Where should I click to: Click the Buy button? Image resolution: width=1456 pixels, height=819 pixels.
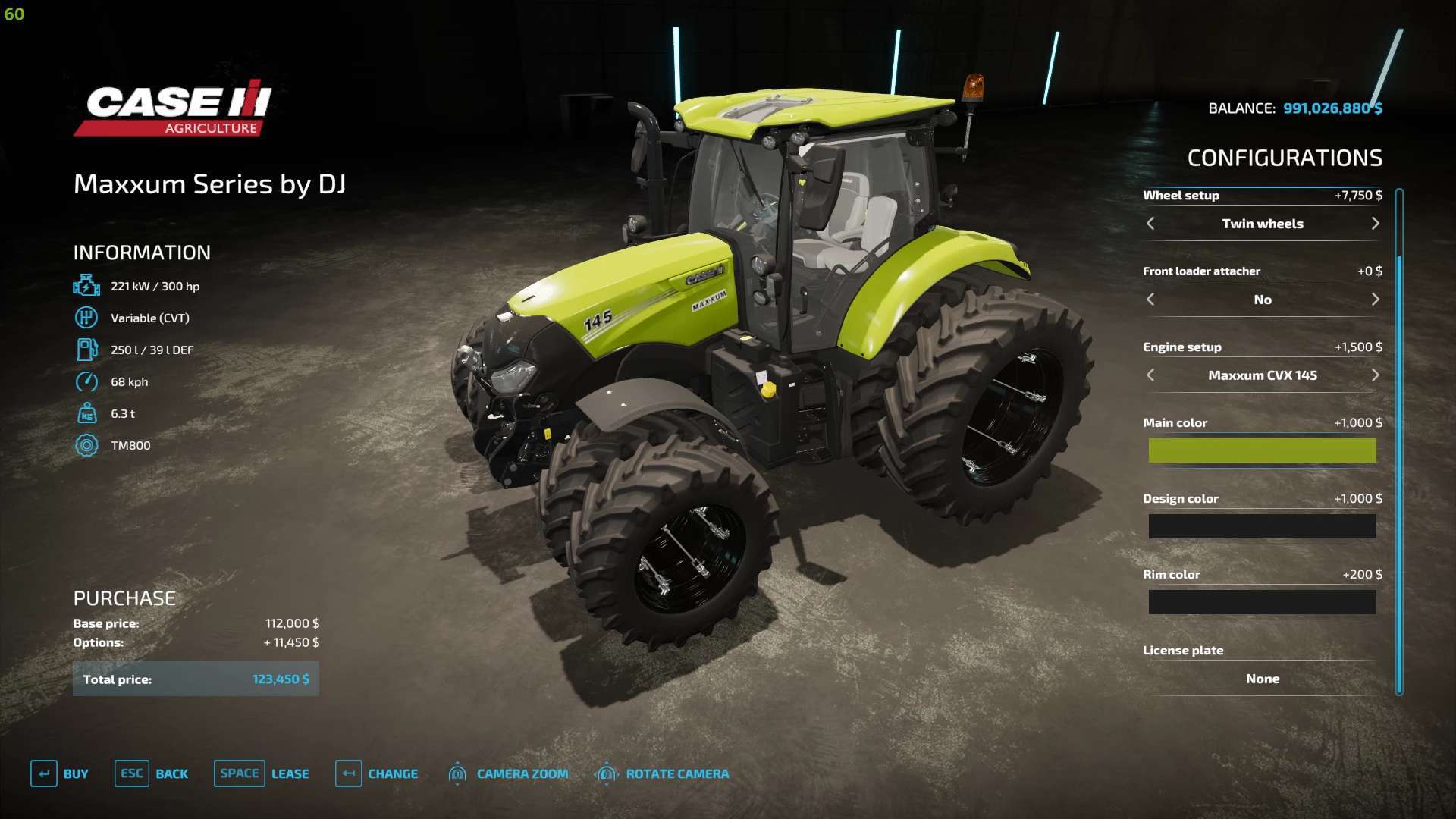pos(61,773)
